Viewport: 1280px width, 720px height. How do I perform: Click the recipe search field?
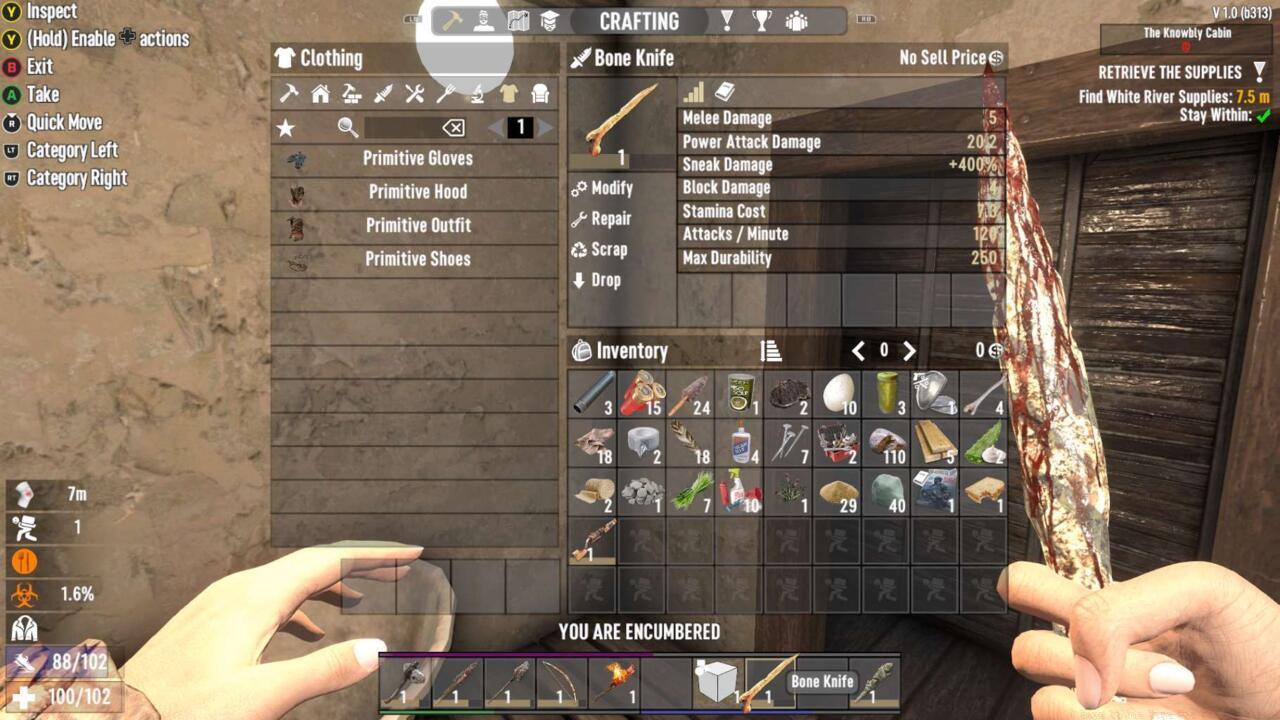(x=400, y=128)
